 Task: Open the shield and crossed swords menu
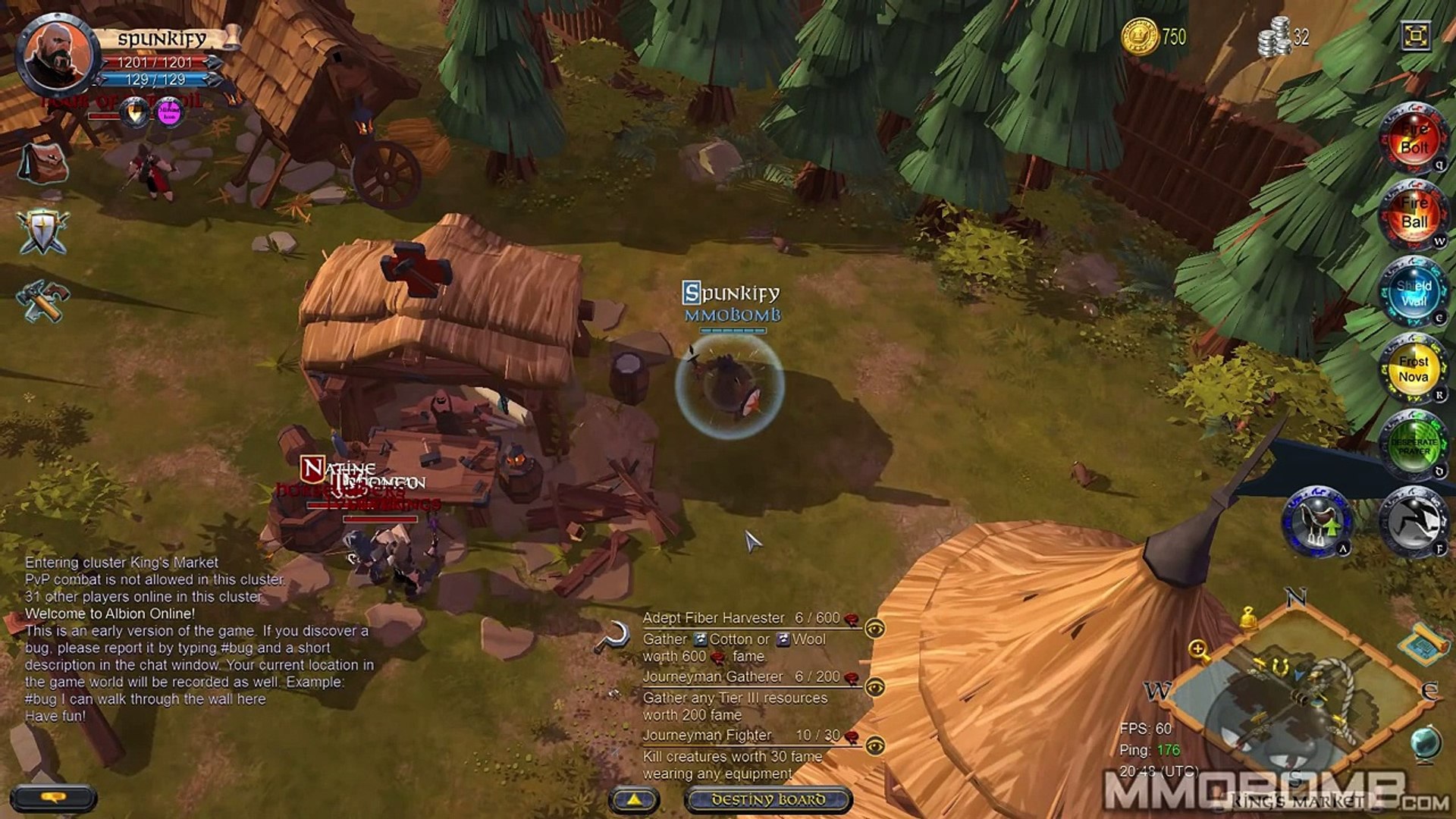(x=42, y=231)
